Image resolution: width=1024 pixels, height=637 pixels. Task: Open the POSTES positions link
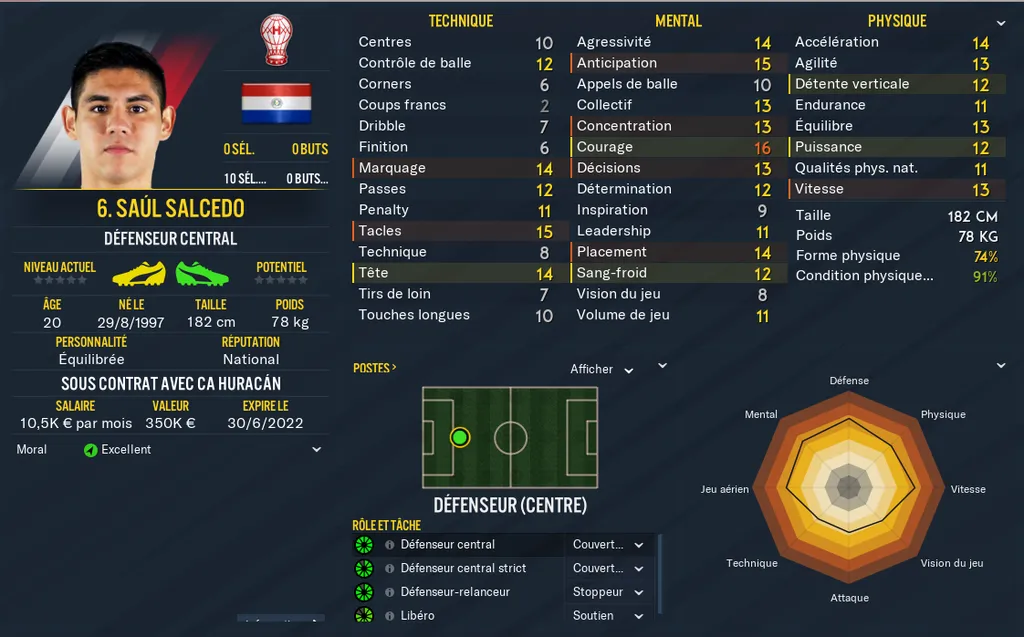tap(374, 368)
